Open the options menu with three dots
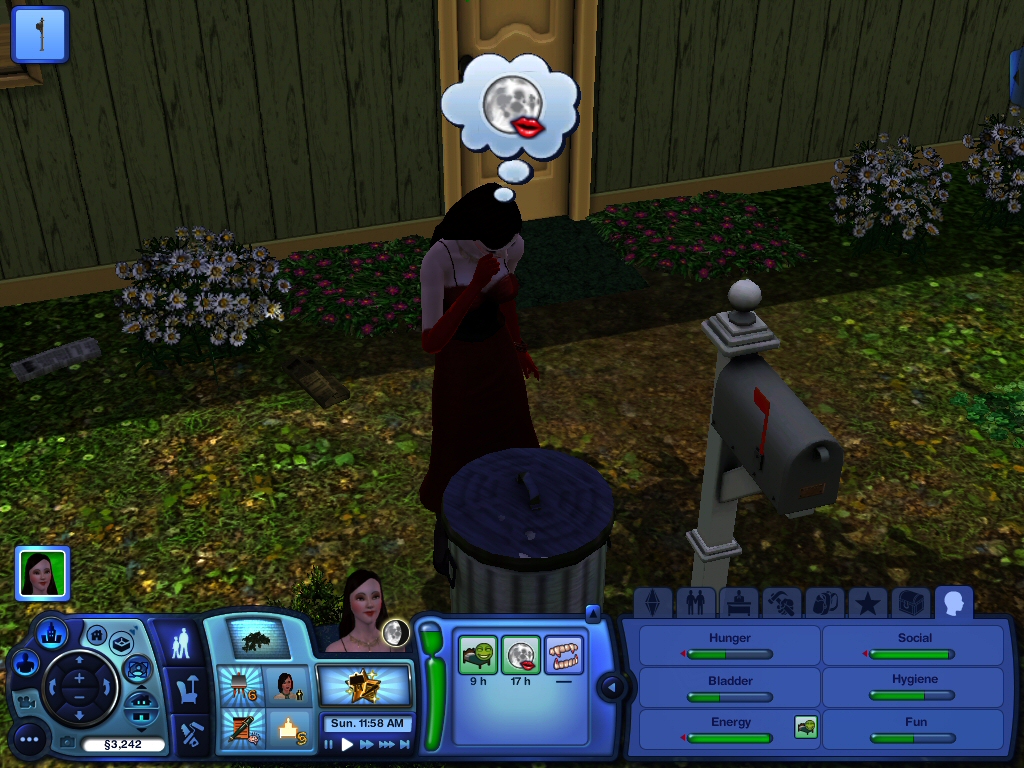 29,740
